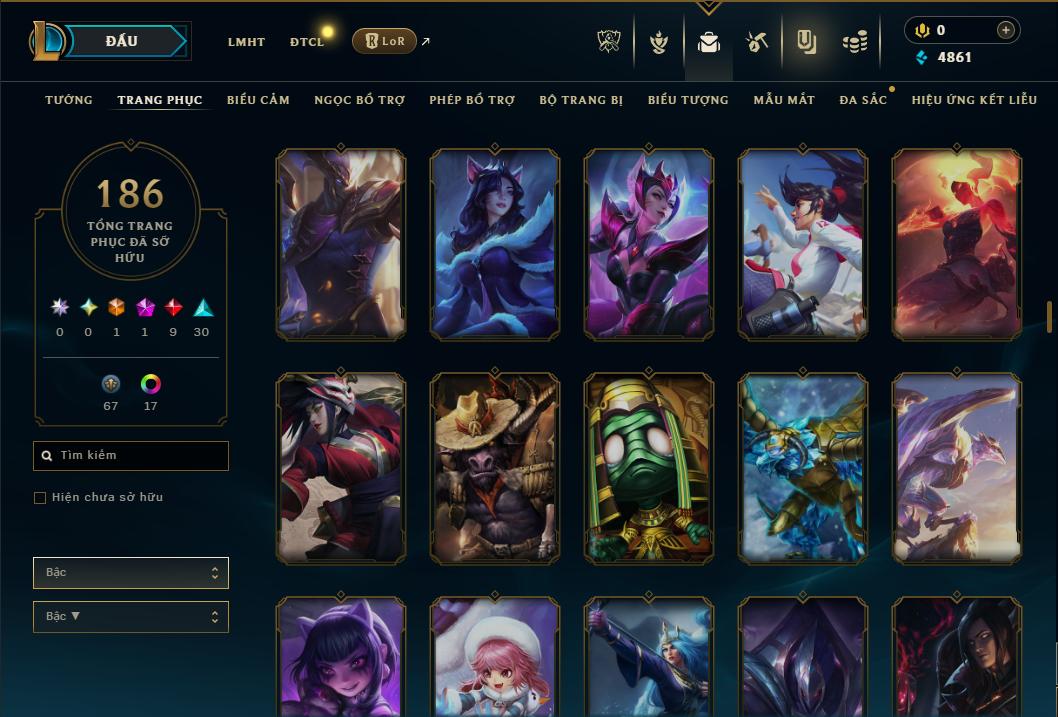
Task: Select the BIỂU CẢM tab
Action: pyautogui.click(x=258, y=100)
